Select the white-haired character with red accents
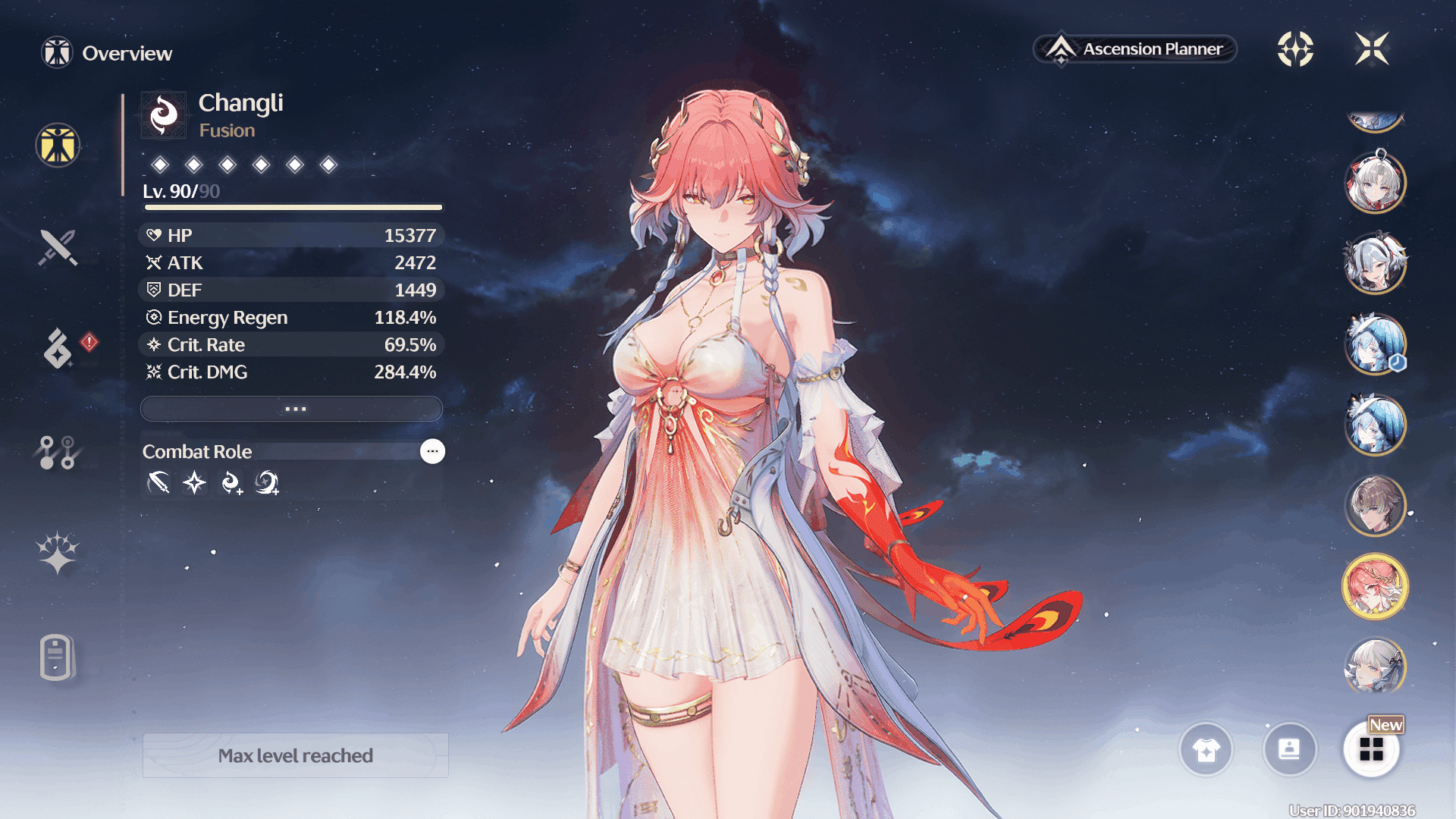The height and width of the screenshot is (819, 1456). coord(1375,183)
